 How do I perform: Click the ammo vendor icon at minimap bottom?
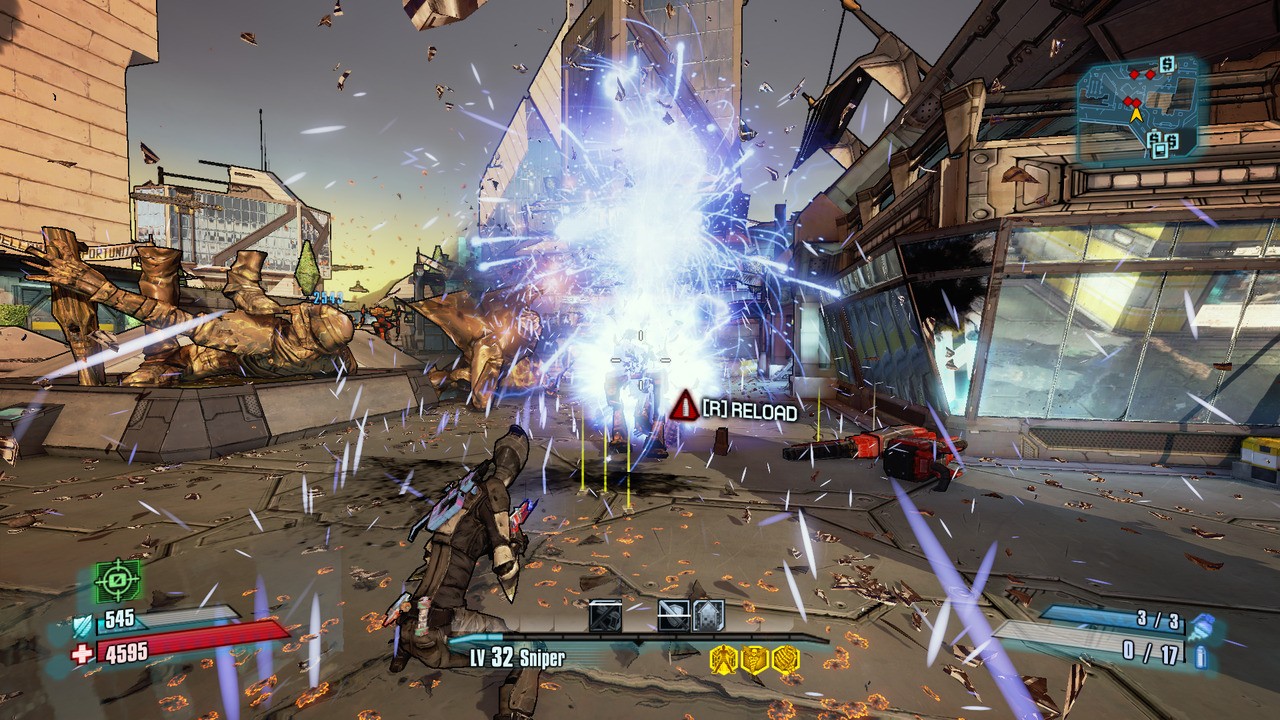coord(1160,148)
